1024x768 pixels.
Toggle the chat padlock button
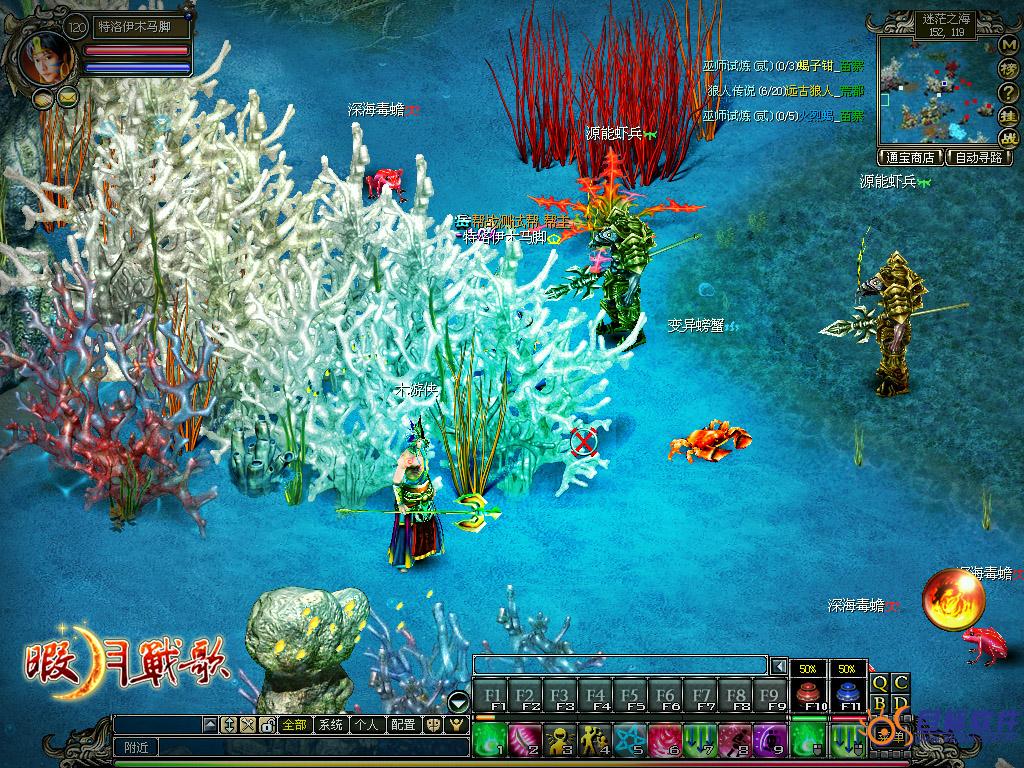(x=267, y=725)
